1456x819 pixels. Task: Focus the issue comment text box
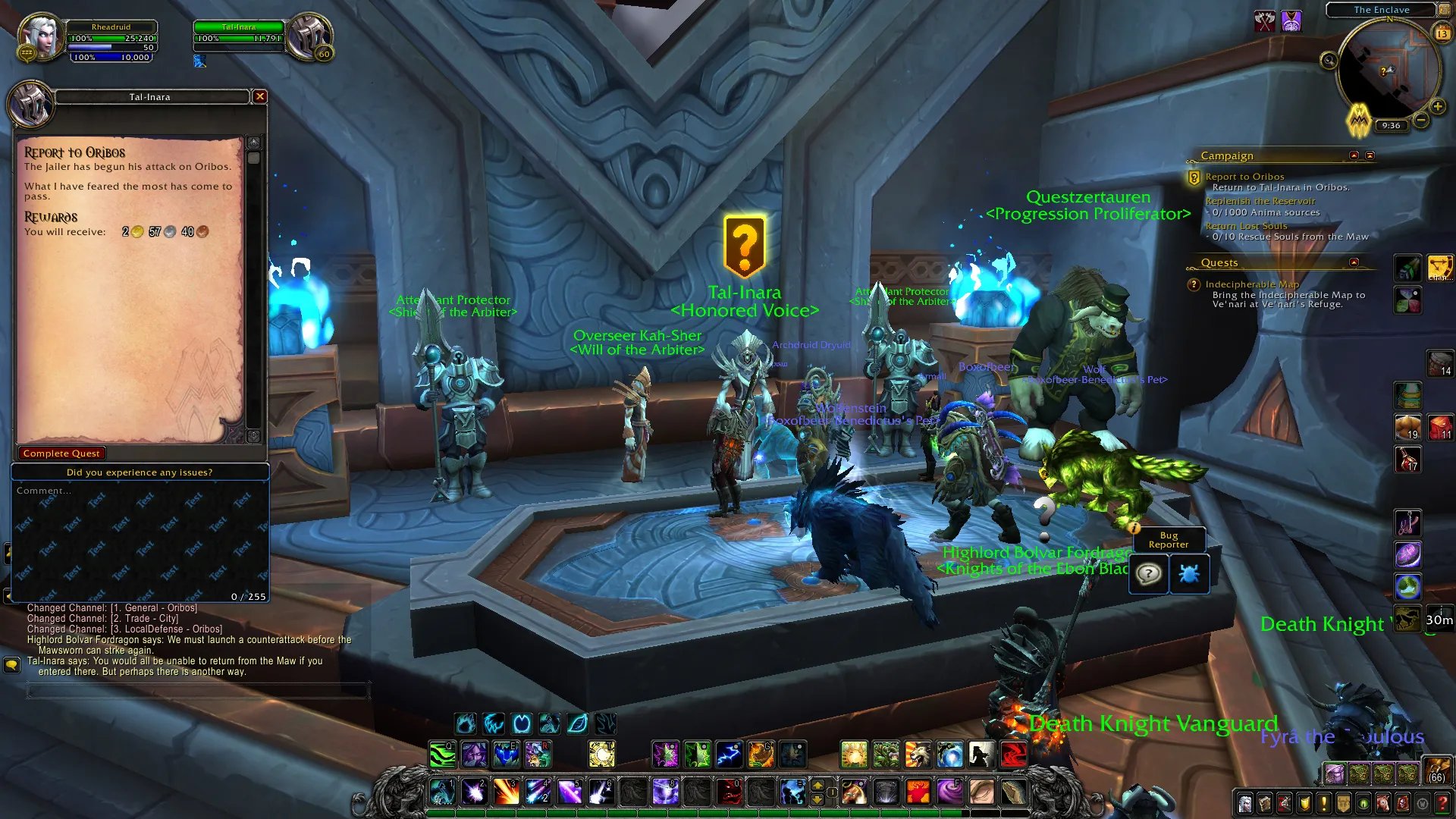(140, 541)
